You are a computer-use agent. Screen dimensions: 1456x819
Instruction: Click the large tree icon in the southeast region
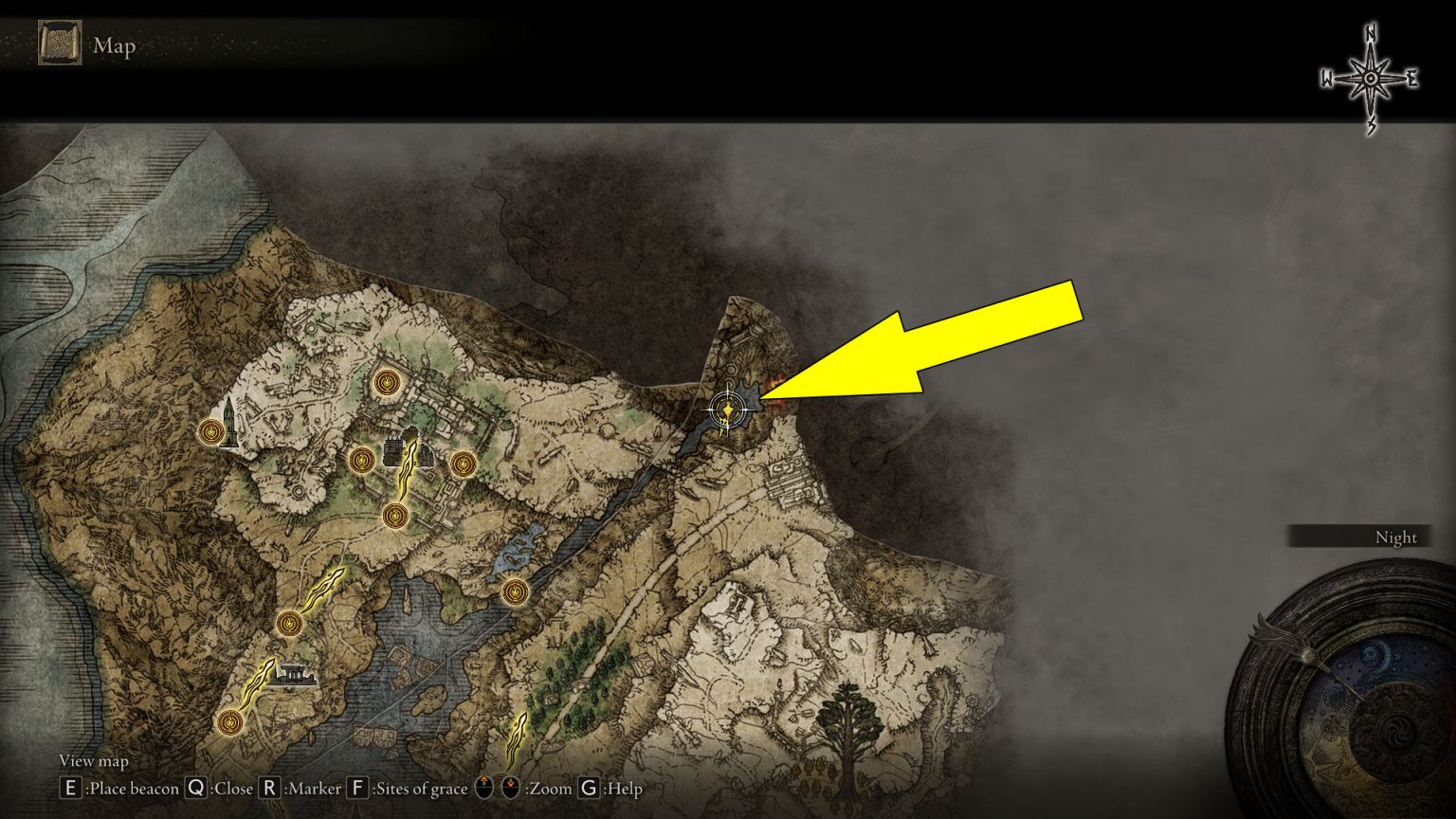click(x=848, y=725)
